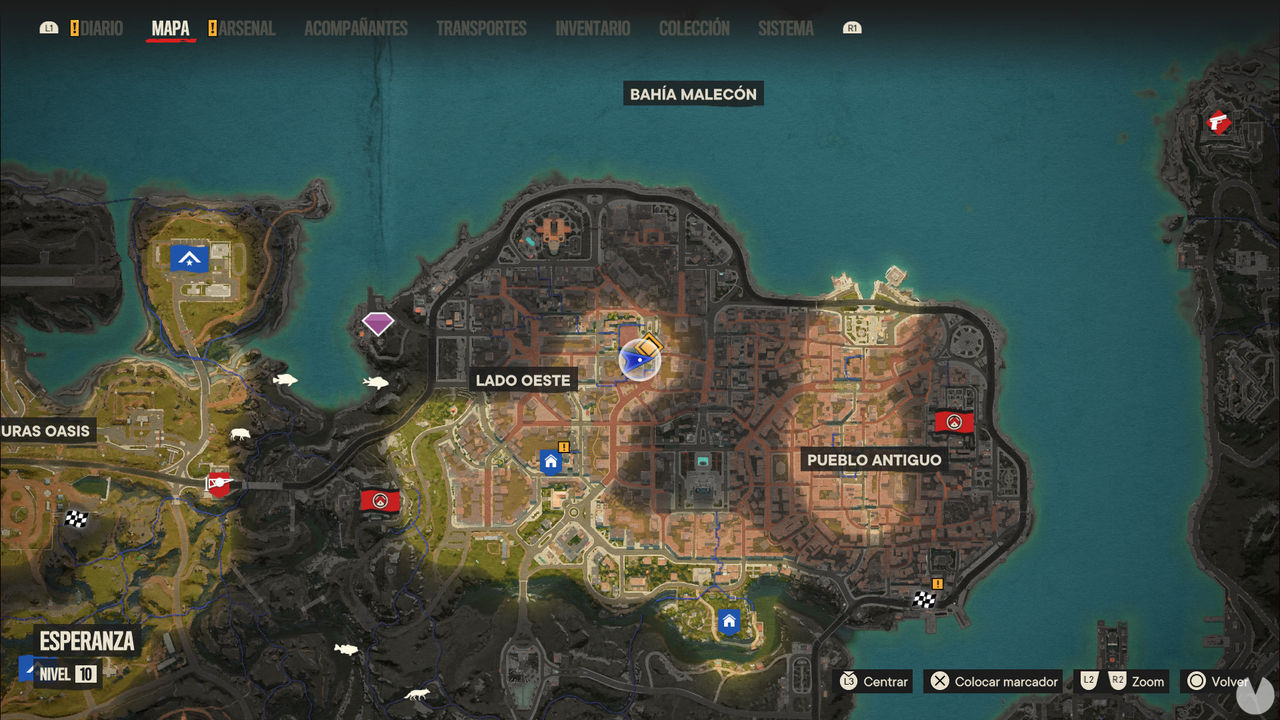This screenshot has width=1280, height=720.
Task: Select the red FND base icon in Pueblo Antiguo
Action: coord(955,421)
